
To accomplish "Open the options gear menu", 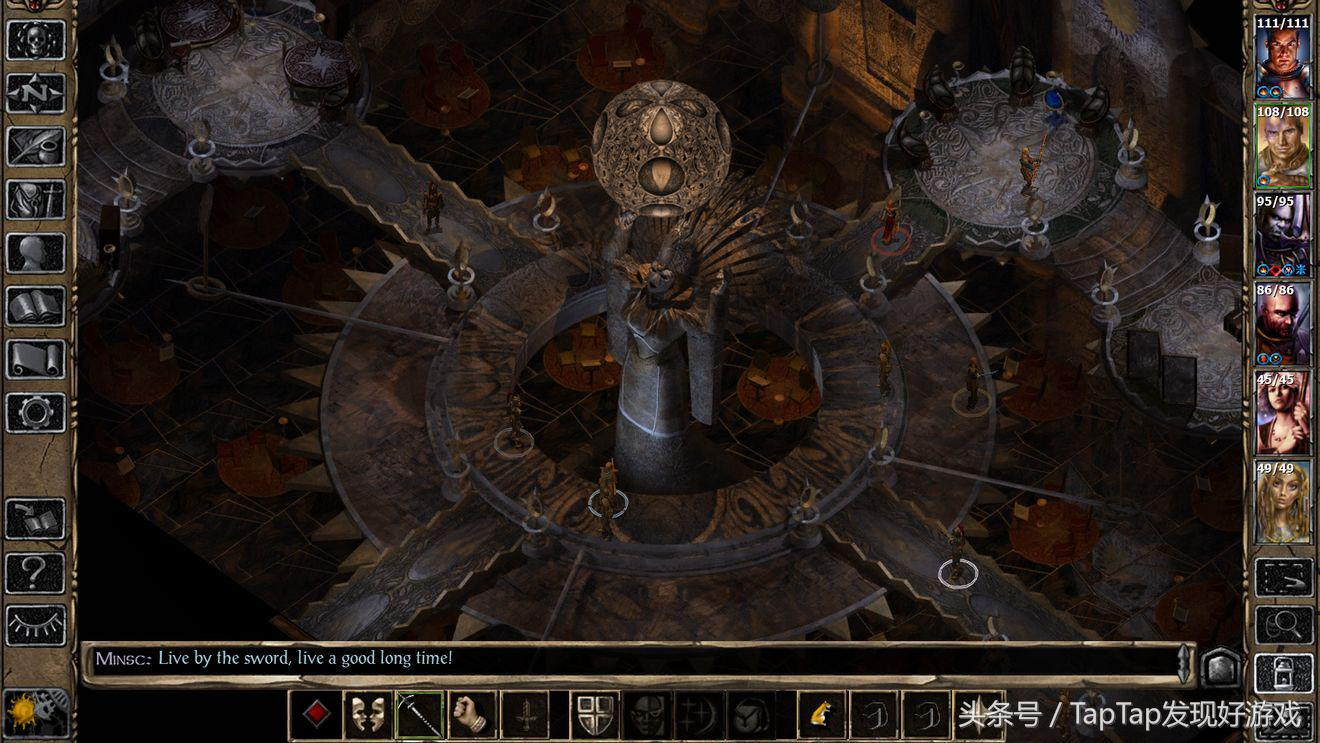I will 35,412.
